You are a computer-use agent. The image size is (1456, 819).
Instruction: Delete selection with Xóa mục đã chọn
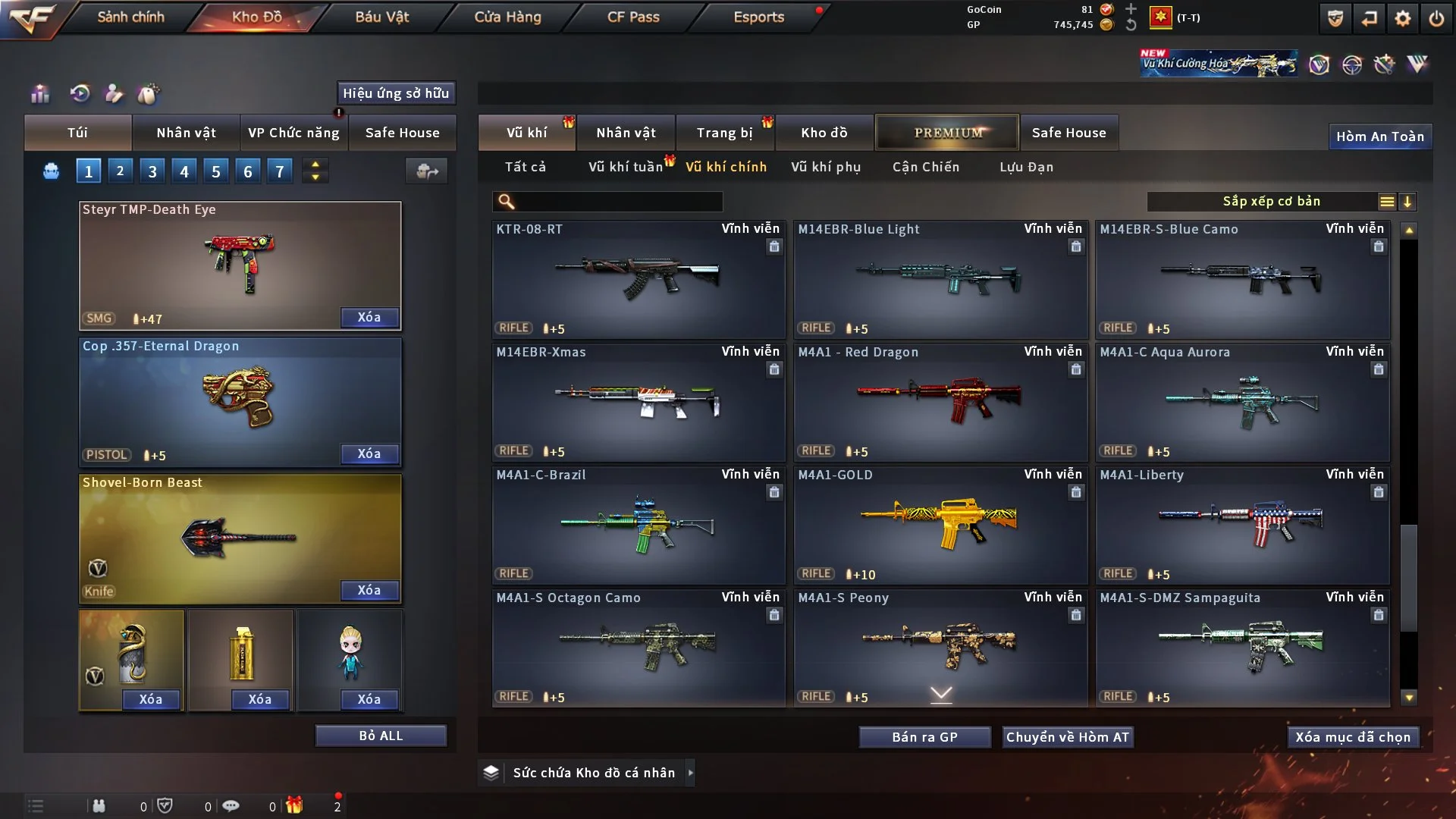[x=1353, y=737]
